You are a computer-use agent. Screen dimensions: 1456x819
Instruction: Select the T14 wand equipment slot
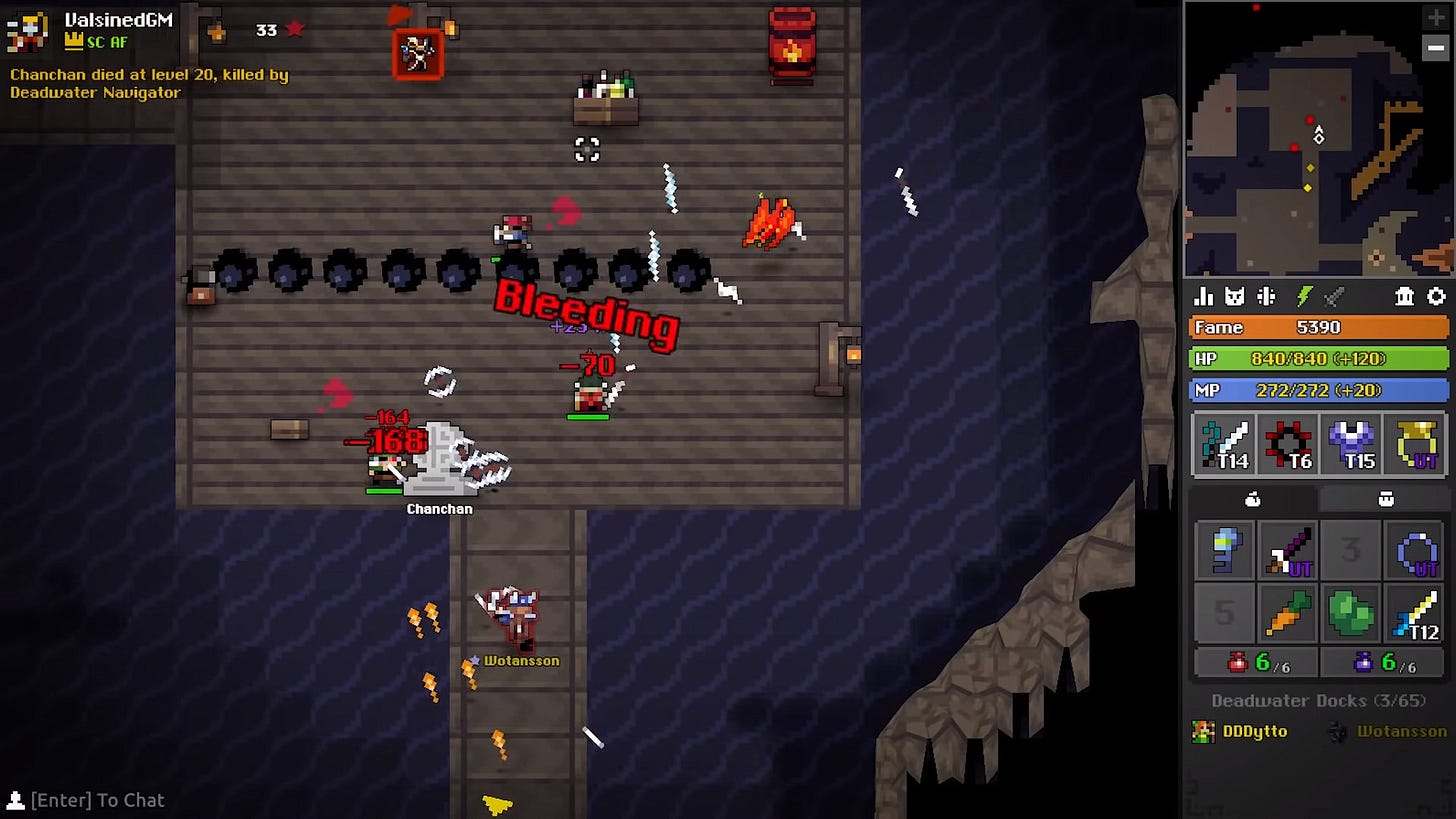pyautogui.click(x=1222, y=444)
